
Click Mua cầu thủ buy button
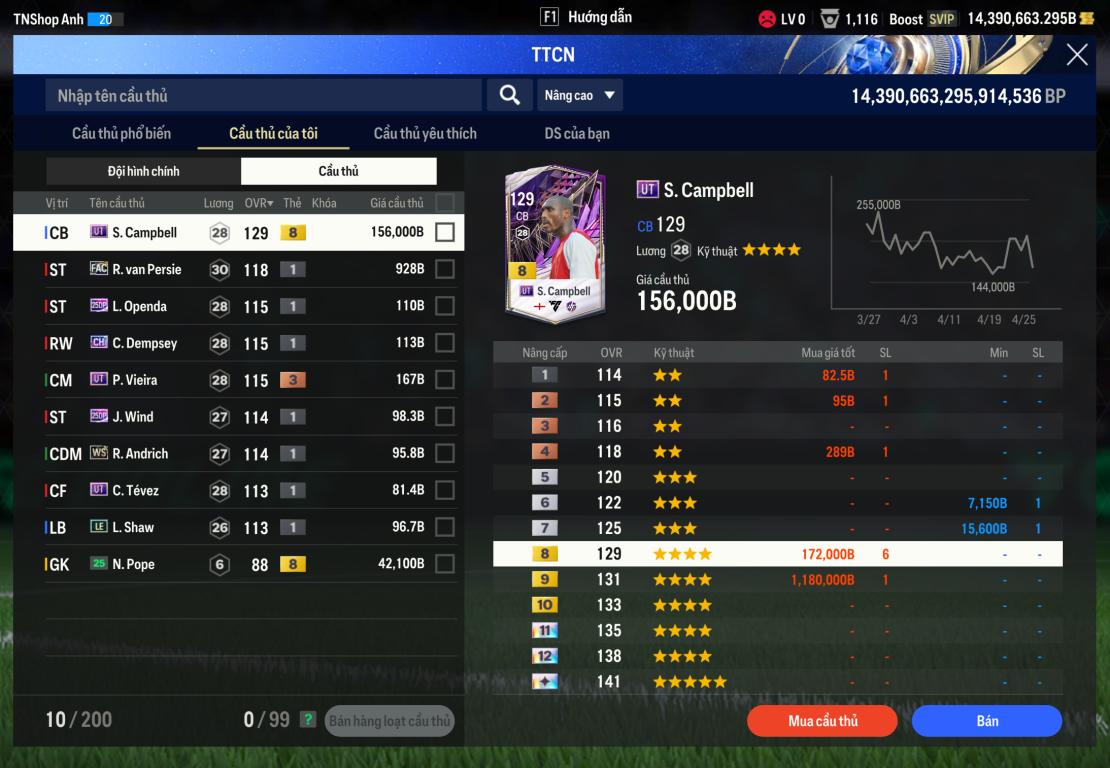click(x=823, y=721)
